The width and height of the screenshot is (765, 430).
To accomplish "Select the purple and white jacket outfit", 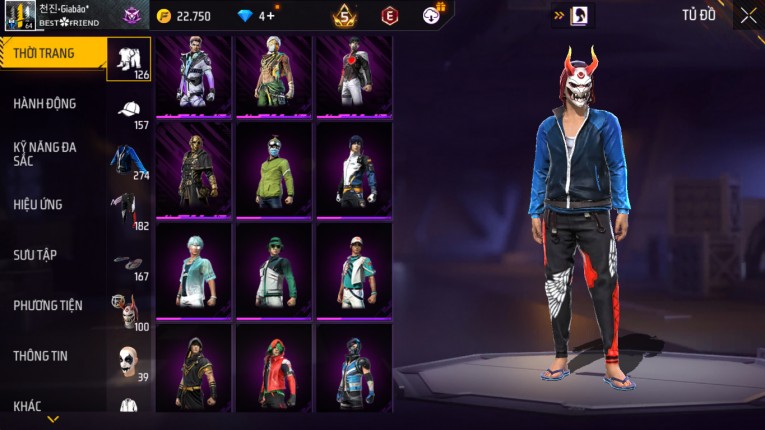I will pyautogui.click(x=193, y=74).
